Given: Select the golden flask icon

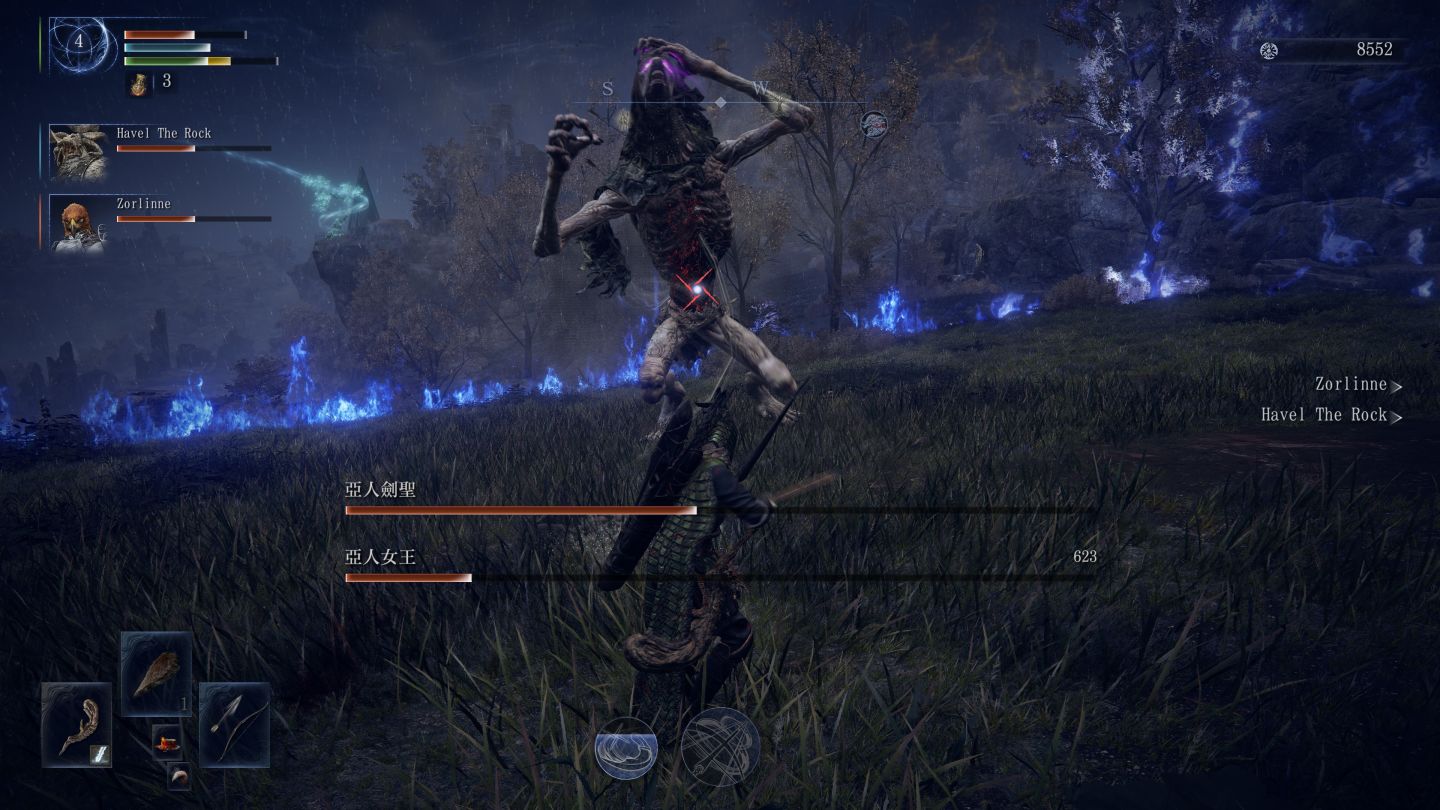Looking at the screenshot, I should pos(138,84).
